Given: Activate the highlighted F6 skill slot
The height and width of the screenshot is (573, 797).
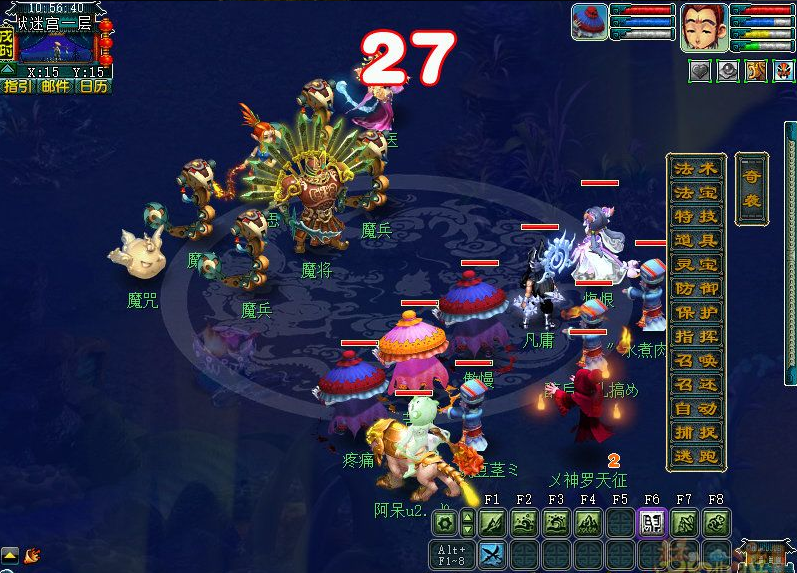Looking at the screenshot, I should 651,522.
